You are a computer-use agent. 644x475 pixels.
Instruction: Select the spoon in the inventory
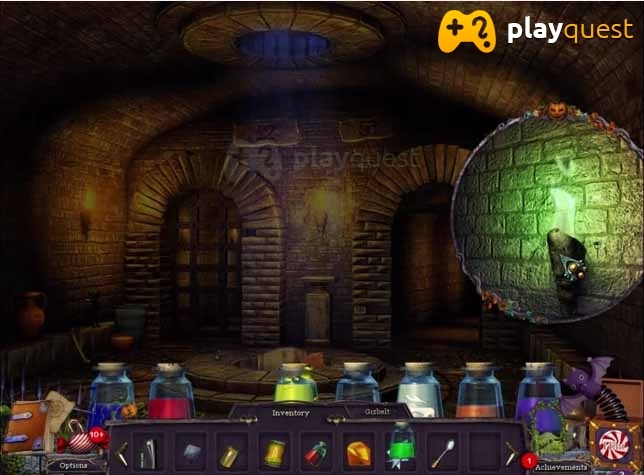click(x=443, y=452)
